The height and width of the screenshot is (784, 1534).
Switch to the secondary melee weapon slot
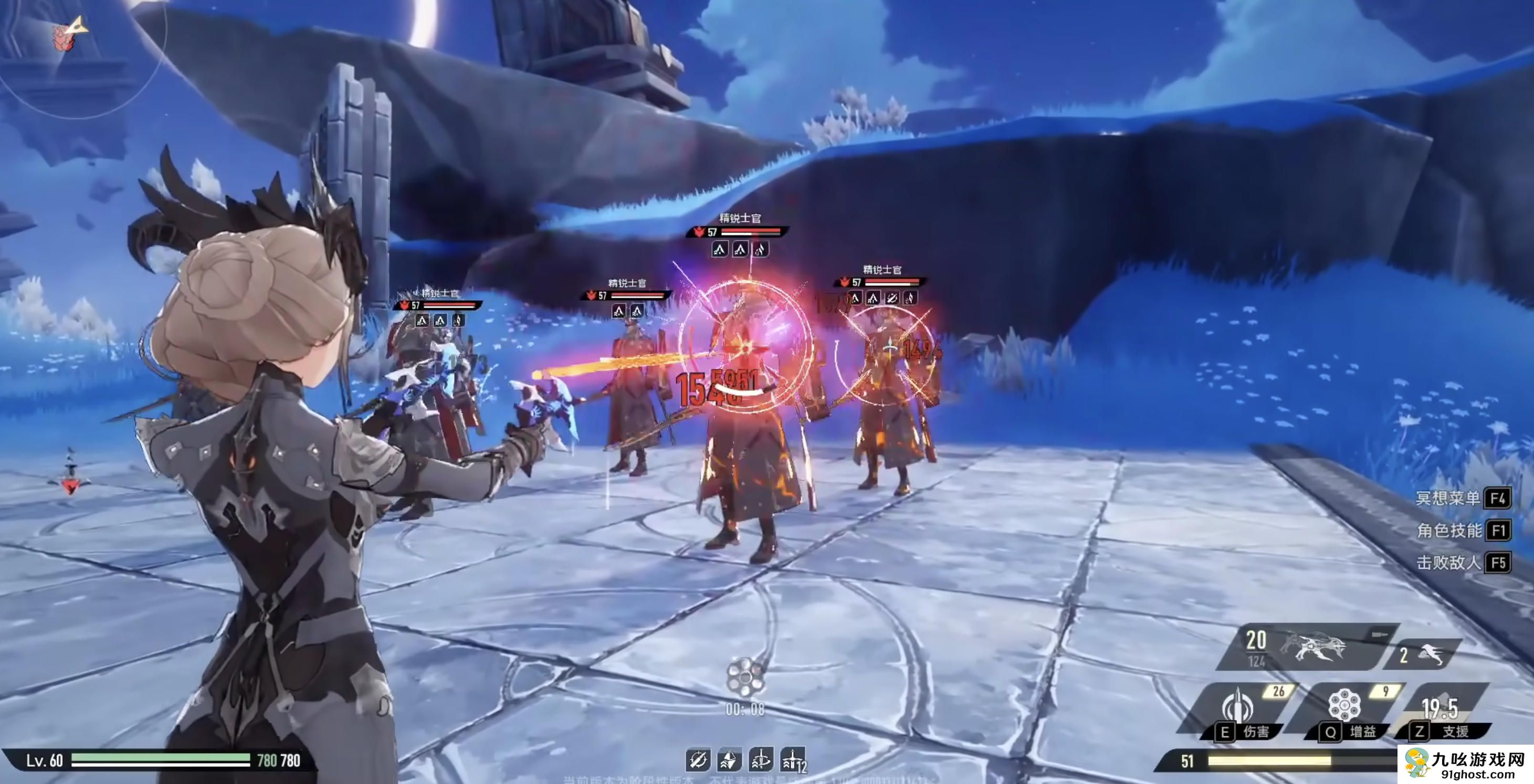1426,655
